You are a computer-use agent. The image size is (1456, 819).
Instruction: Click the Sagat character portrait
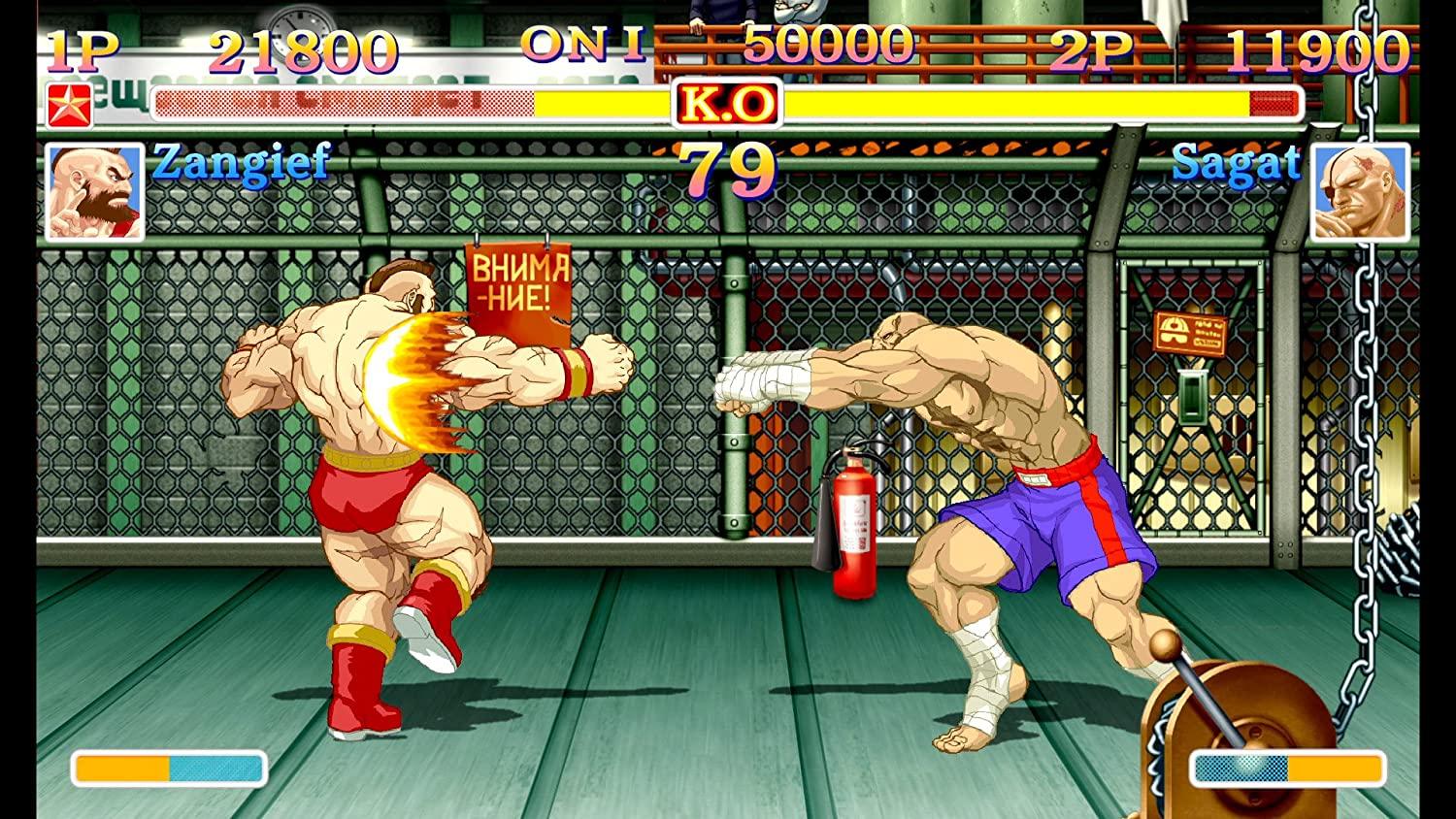(1363, 191)
